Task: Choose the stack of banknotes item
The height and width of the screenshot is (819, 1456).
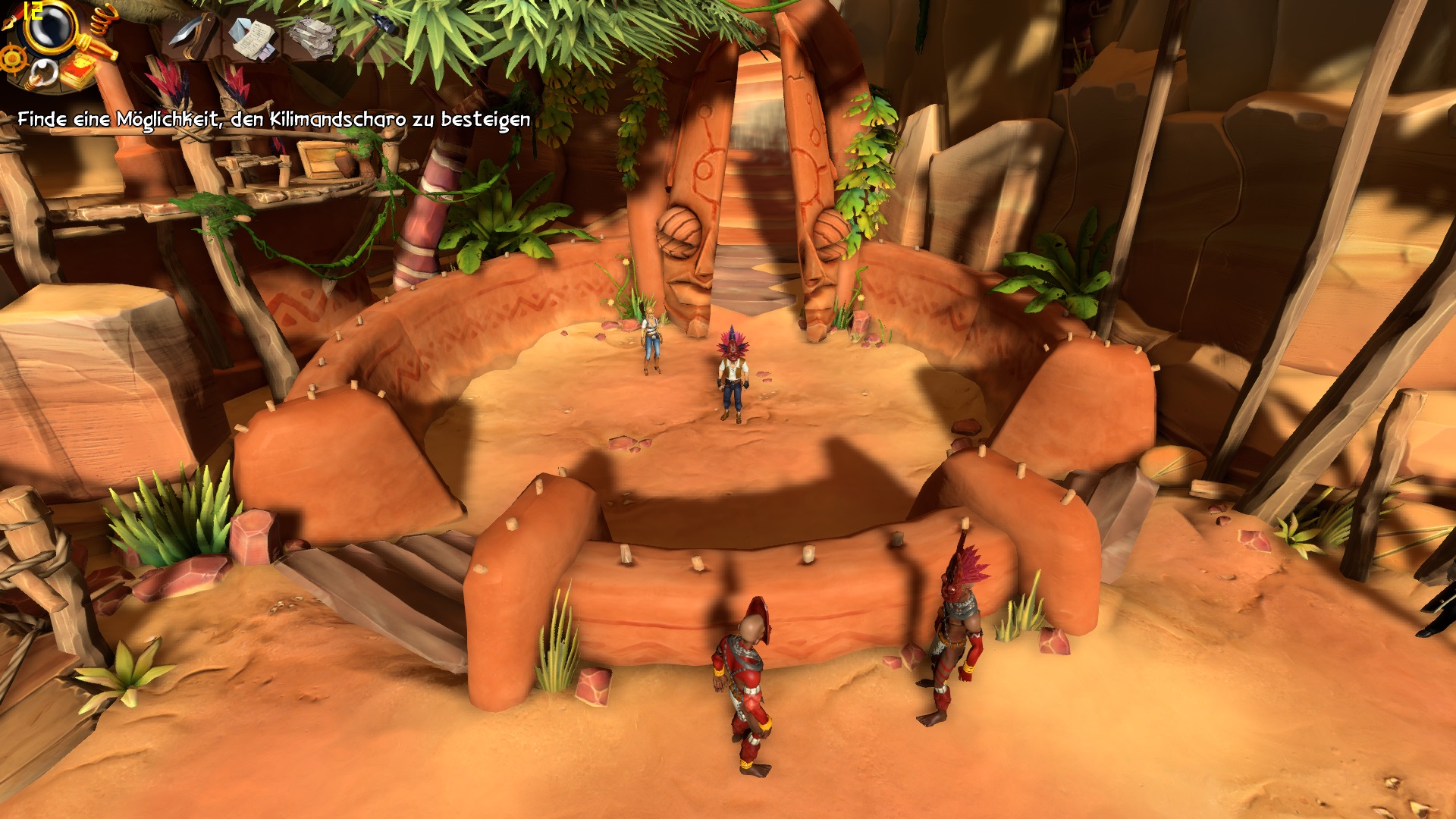Action: [311, 36]
